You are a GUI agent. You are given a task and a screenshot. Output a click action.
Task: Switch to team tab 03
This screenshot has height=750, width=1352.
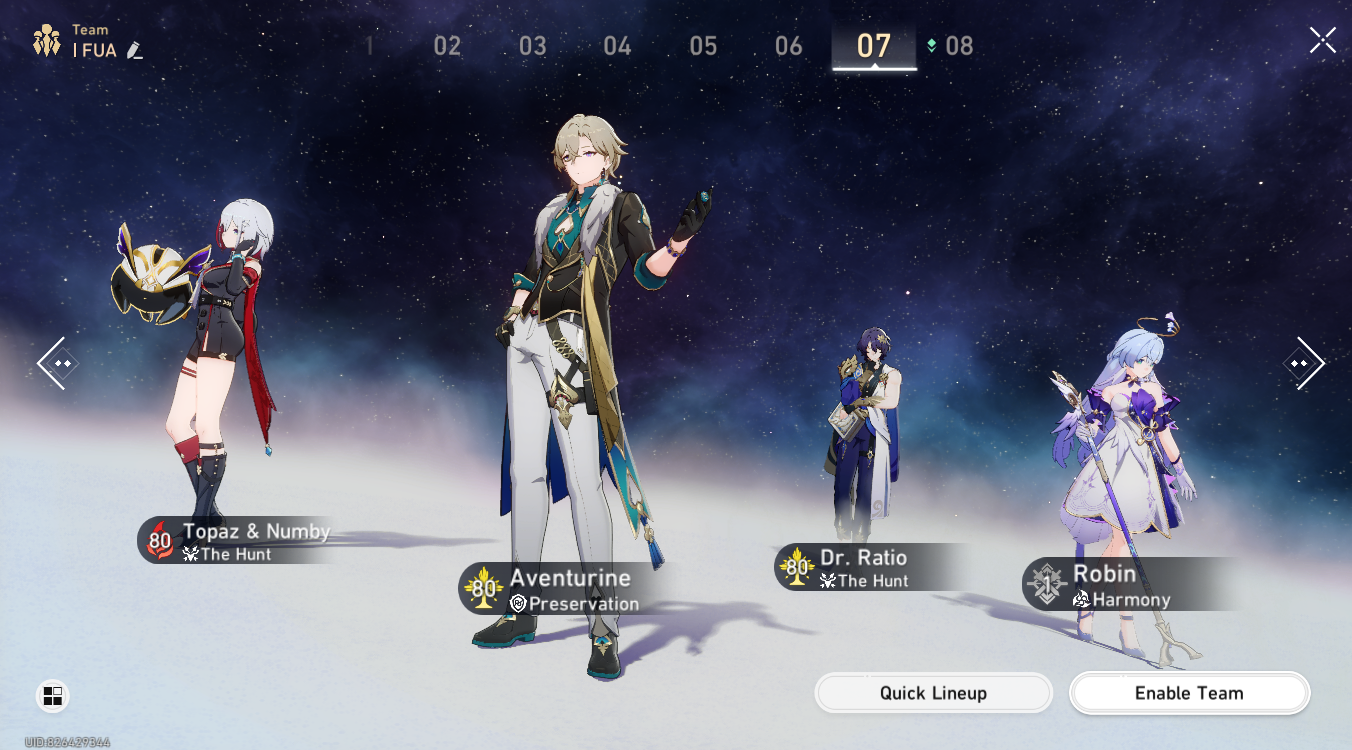click(x=533, y=46)
